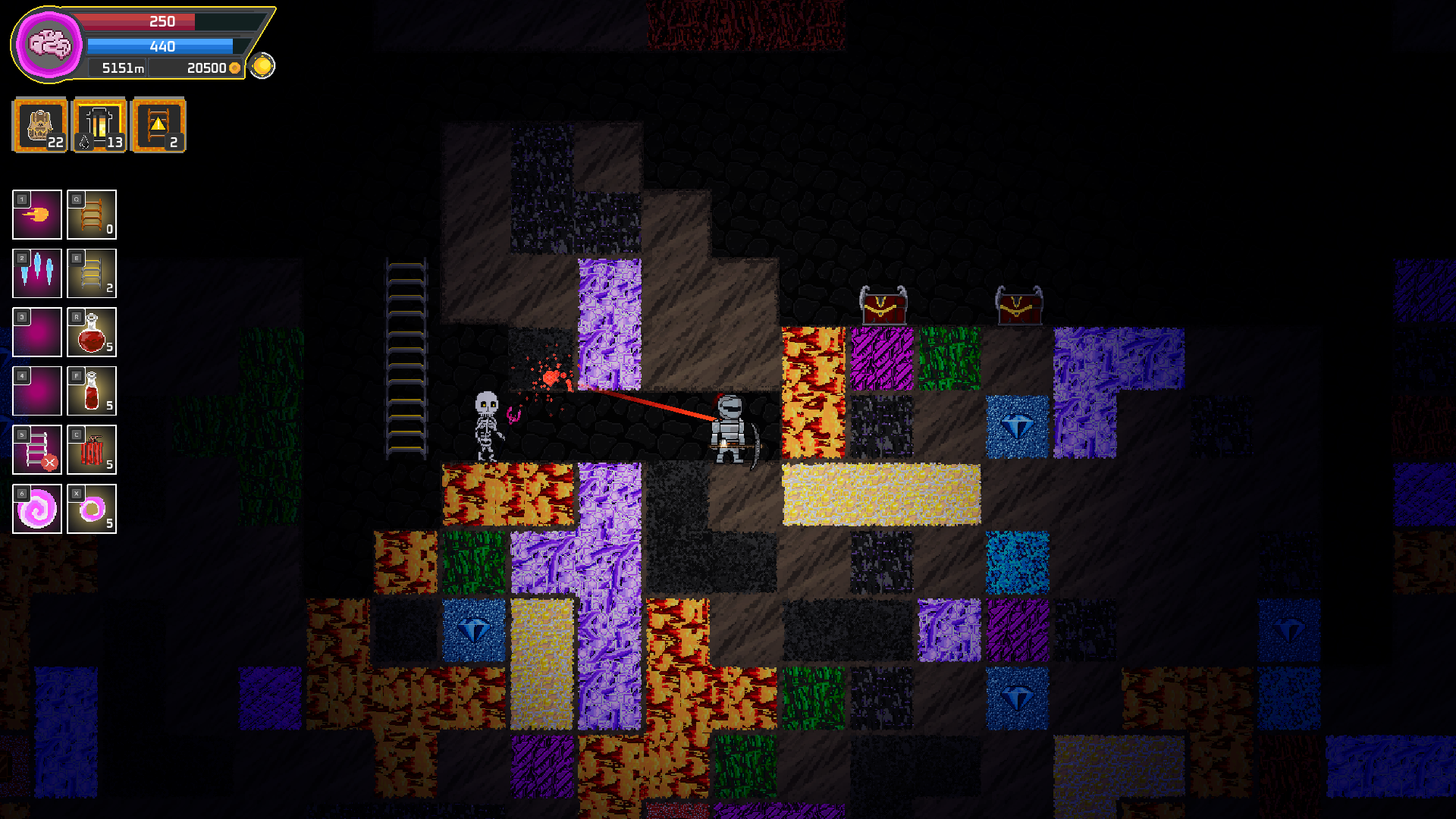Use the round red health potion

92,332
